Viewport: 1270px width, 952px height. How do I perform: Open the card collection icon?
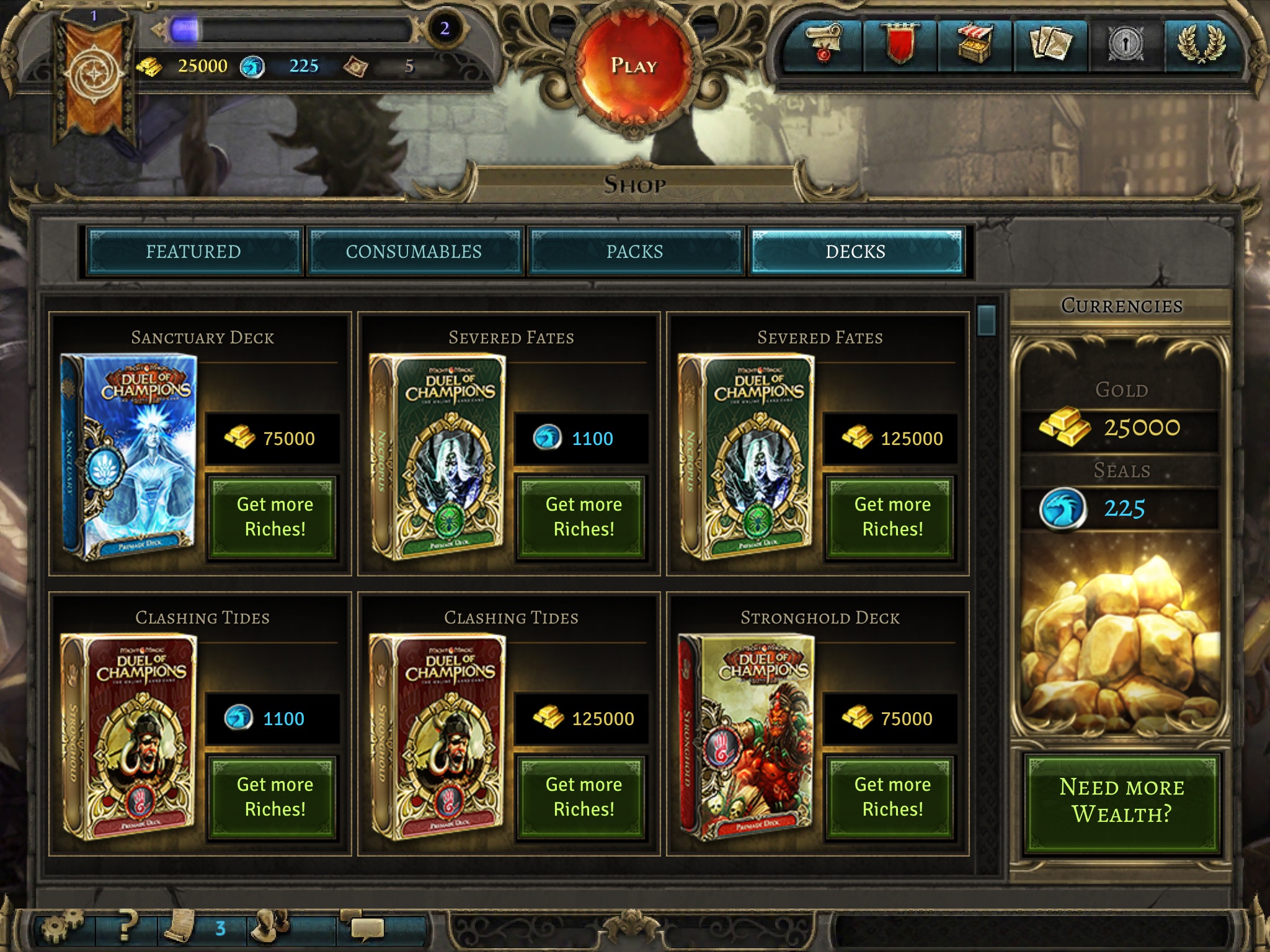[1050, 43]
